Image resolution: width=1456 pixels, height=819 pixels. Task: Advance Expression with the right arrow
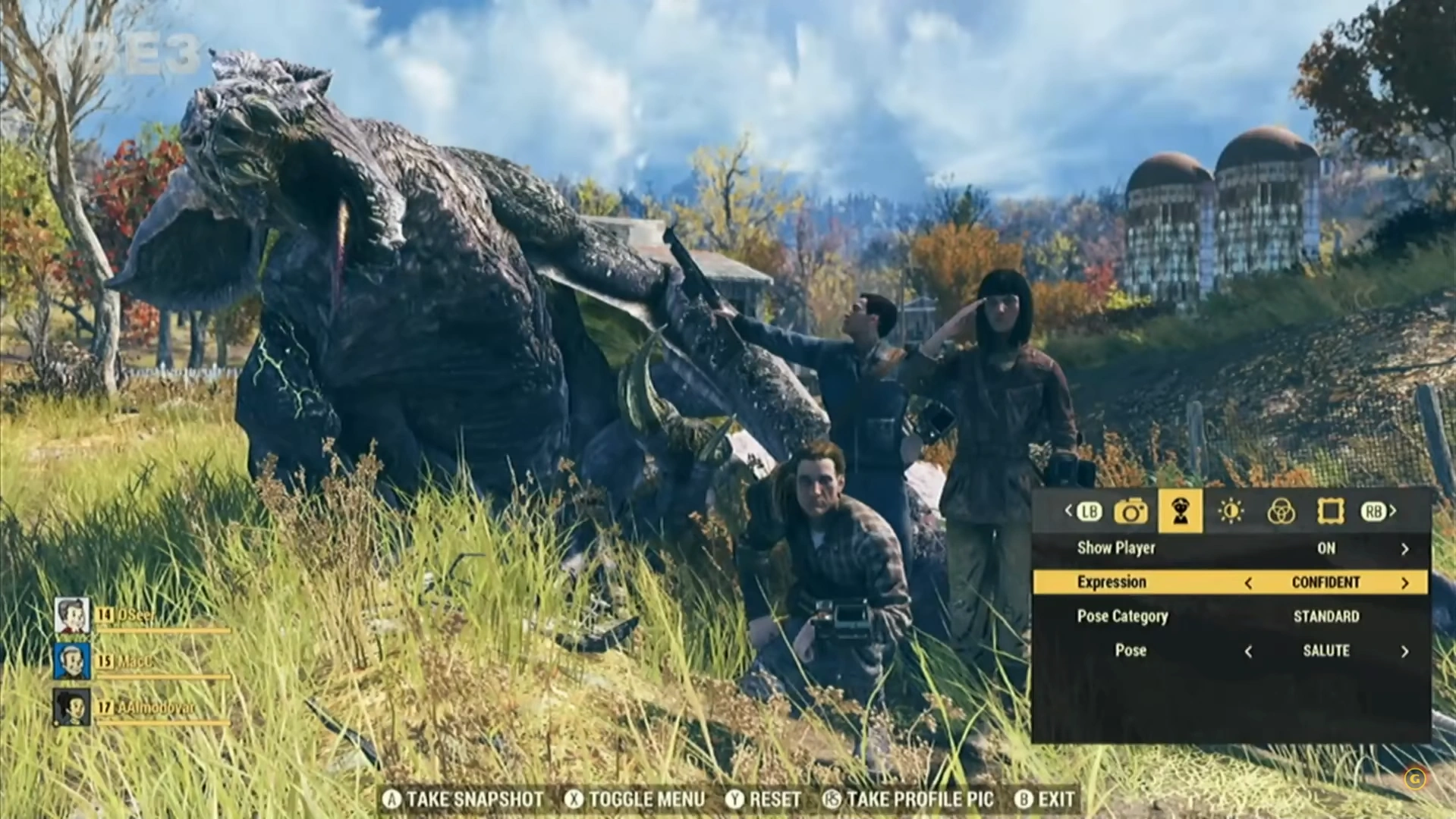tap(1405, 582)
